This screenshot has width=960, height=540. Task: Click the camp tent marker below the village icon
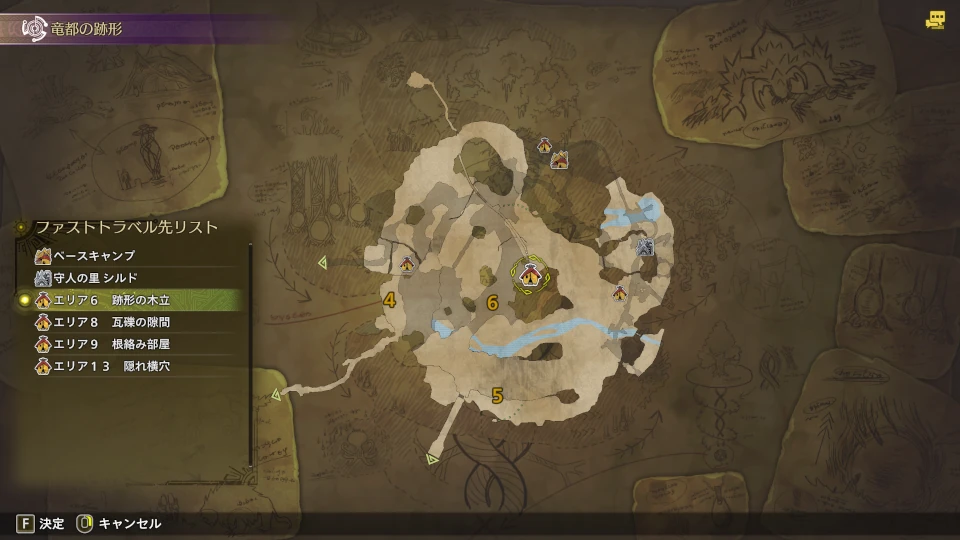[x=620, y=293]
